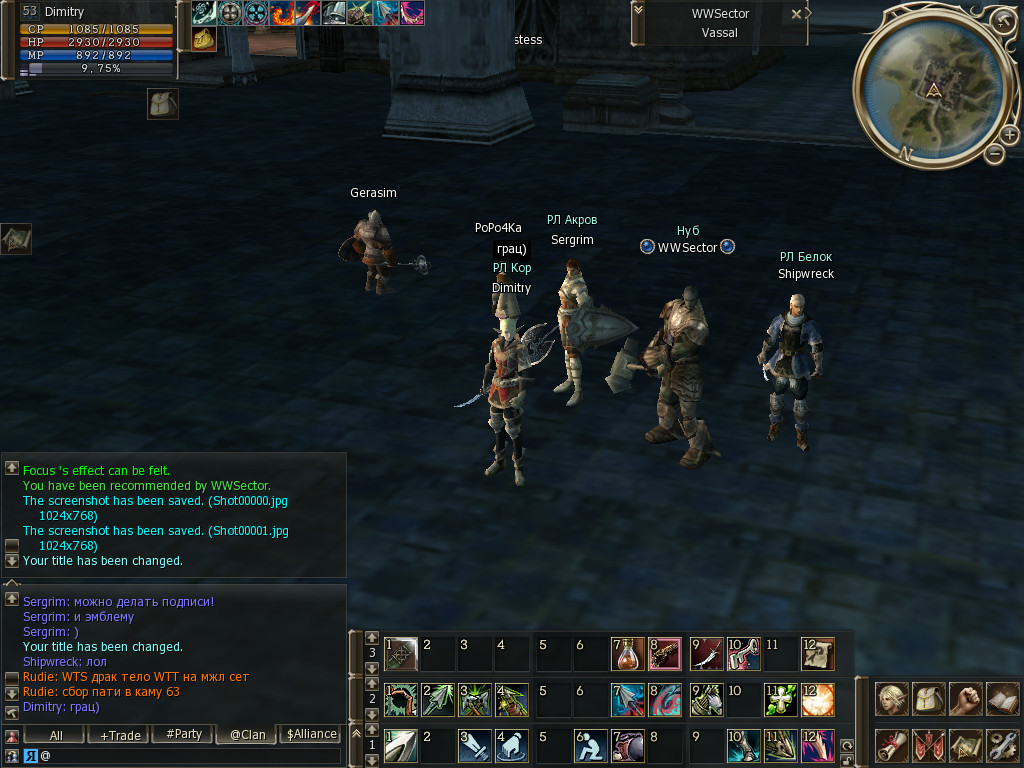
Task: Switch to the All chat tab
Action: click(x=56, y=735)
